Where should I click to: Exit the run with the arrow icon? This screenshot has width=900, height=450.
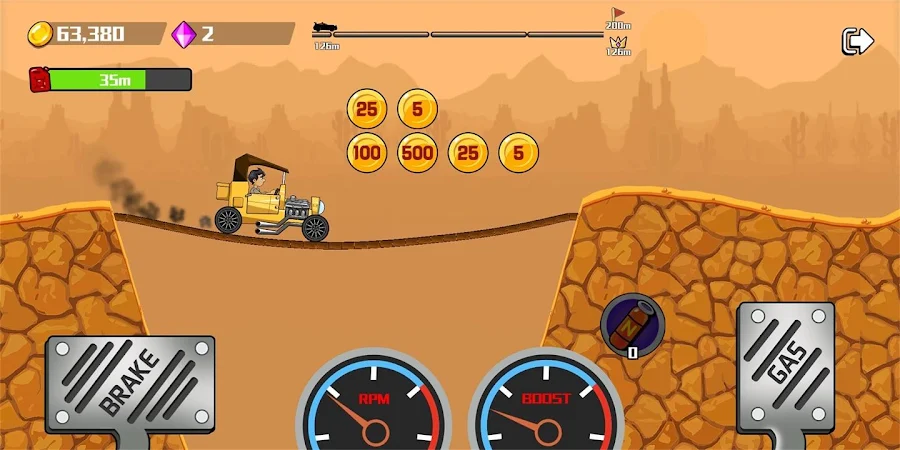(857, 41)
